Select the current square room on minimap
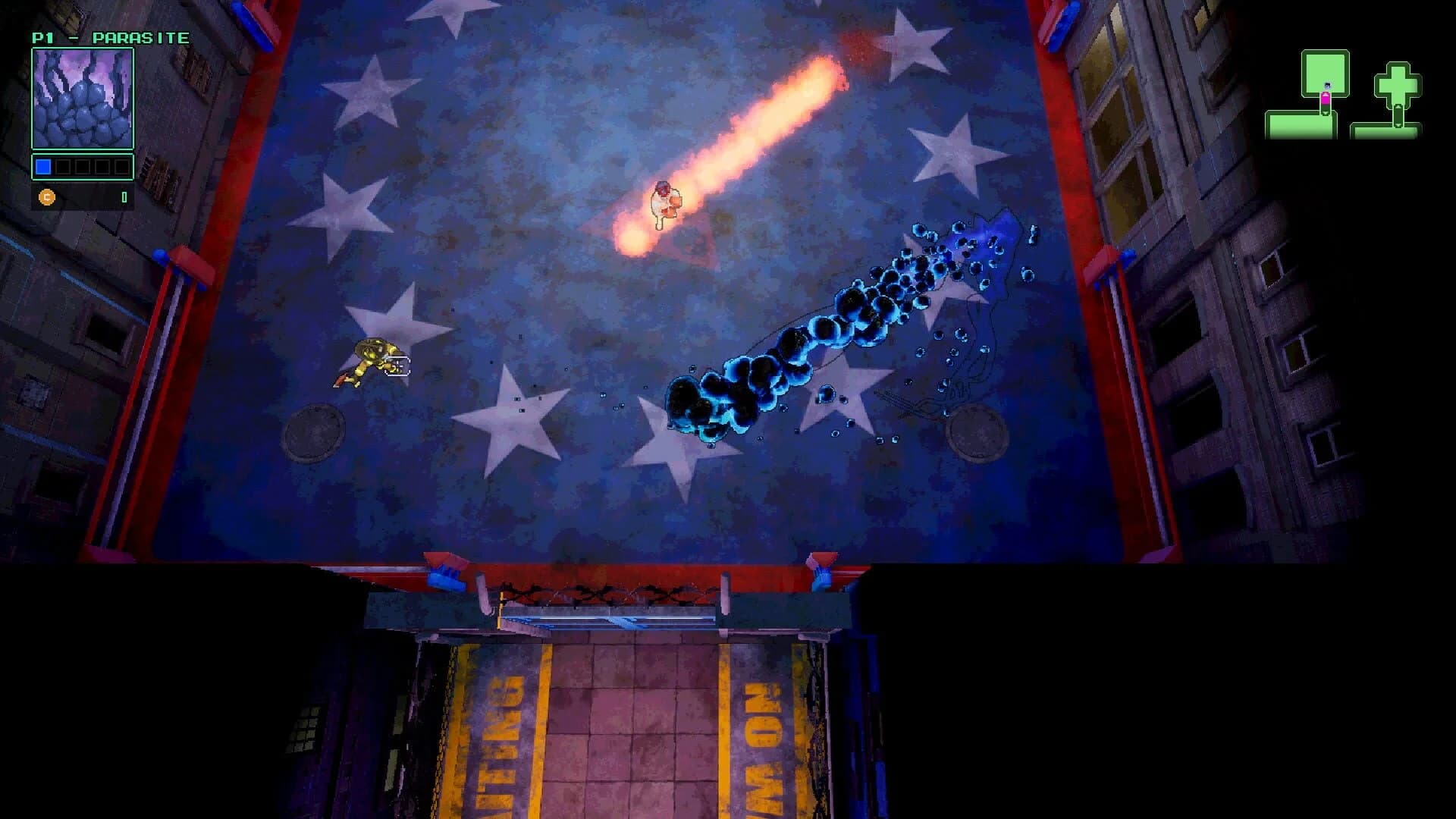 [x=1325, y=71]
